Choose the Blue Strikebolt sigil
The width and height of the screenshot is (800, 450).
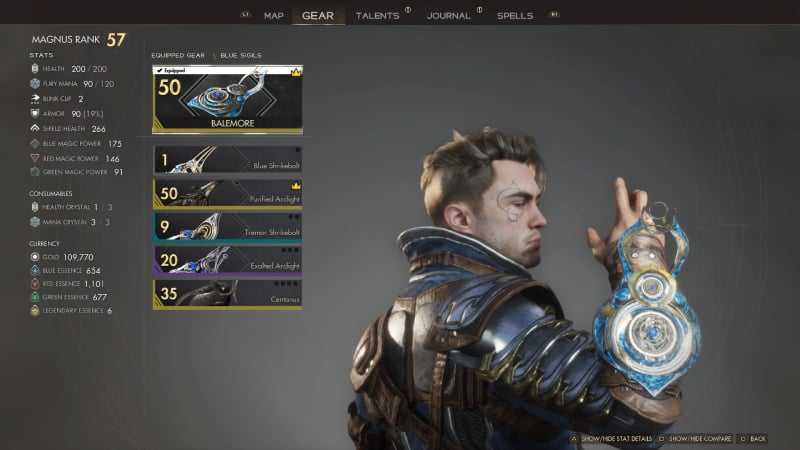(227, 160)
